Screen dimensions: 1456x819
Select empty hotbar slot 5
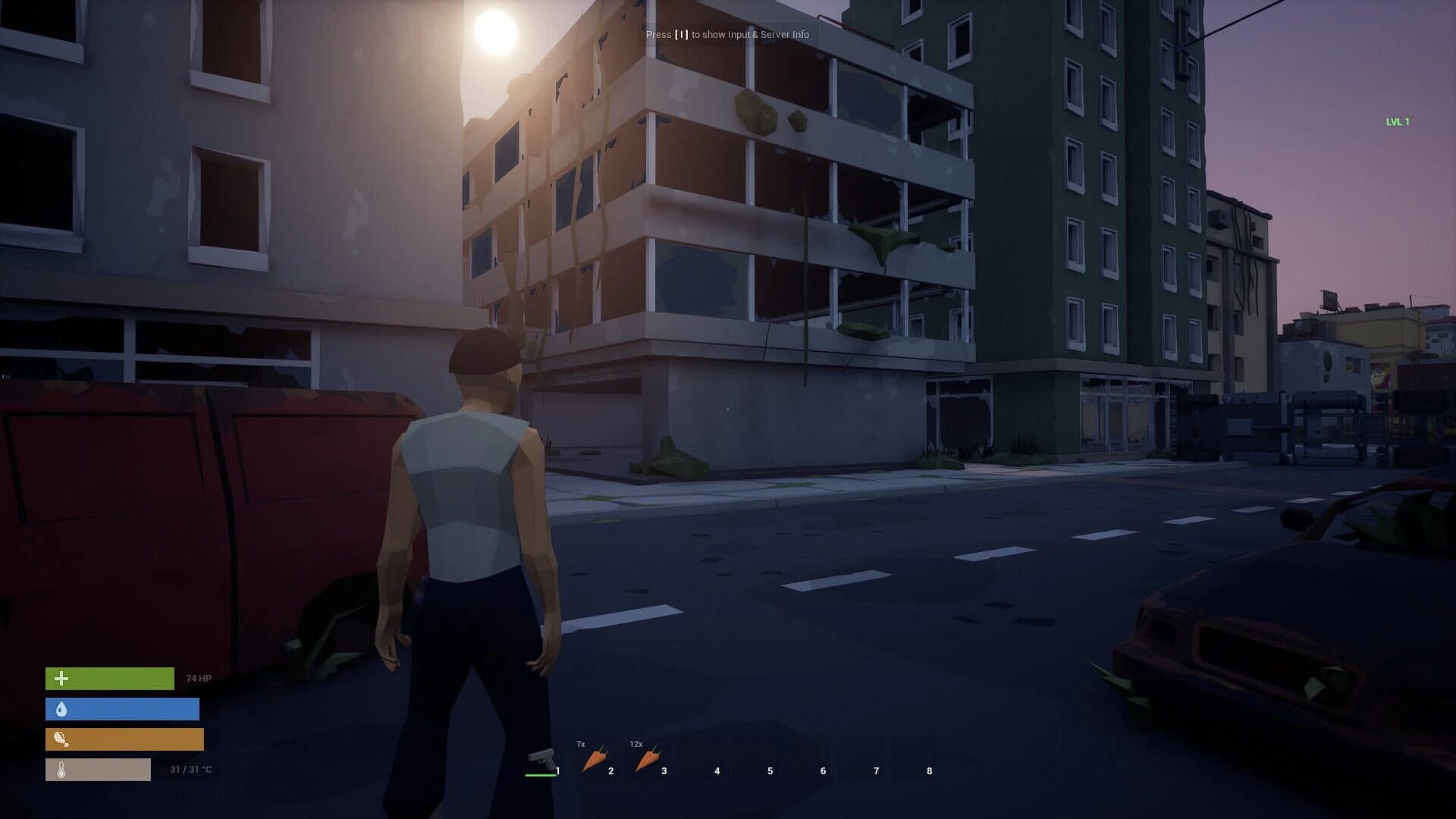tap(769, 770)
